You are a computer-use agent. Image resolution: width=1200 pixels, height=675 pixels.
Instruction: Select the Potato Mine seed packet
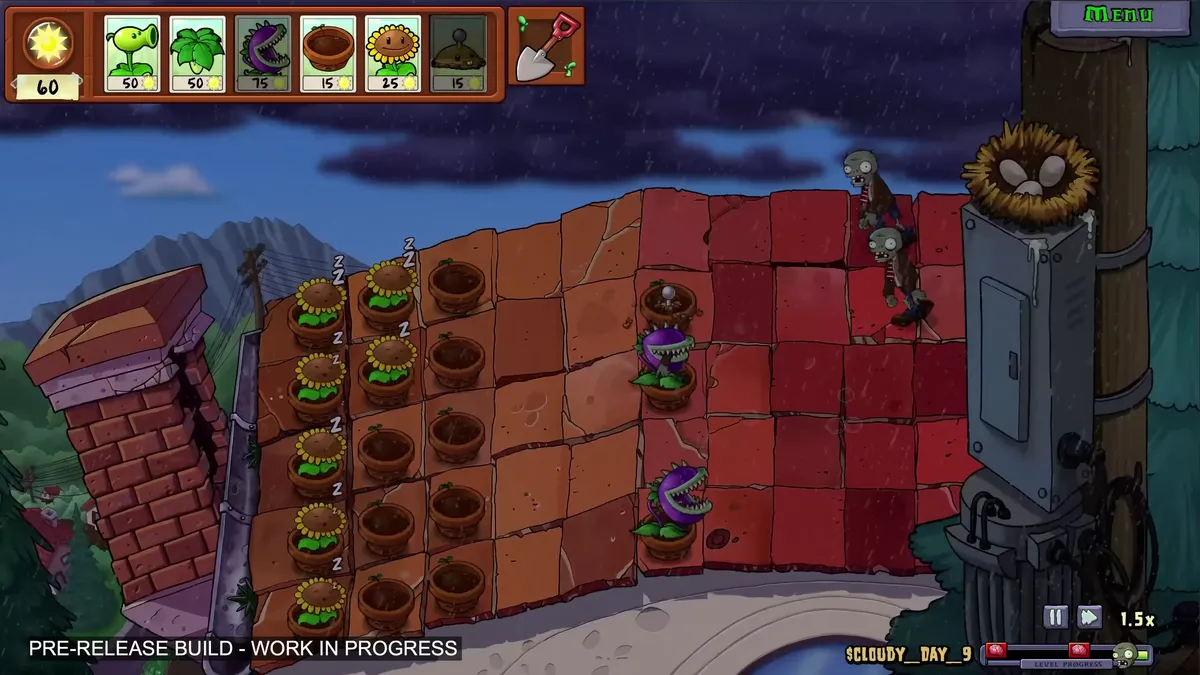coord(458,53)
